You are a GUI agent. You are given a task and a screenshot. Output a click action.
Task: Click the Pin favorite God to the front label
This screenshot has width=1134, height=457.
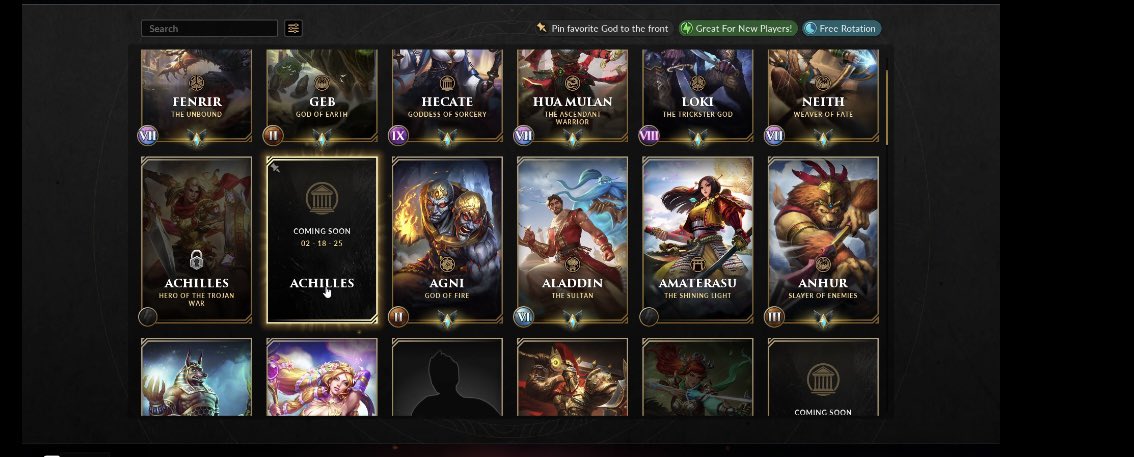tap(609, 29)
